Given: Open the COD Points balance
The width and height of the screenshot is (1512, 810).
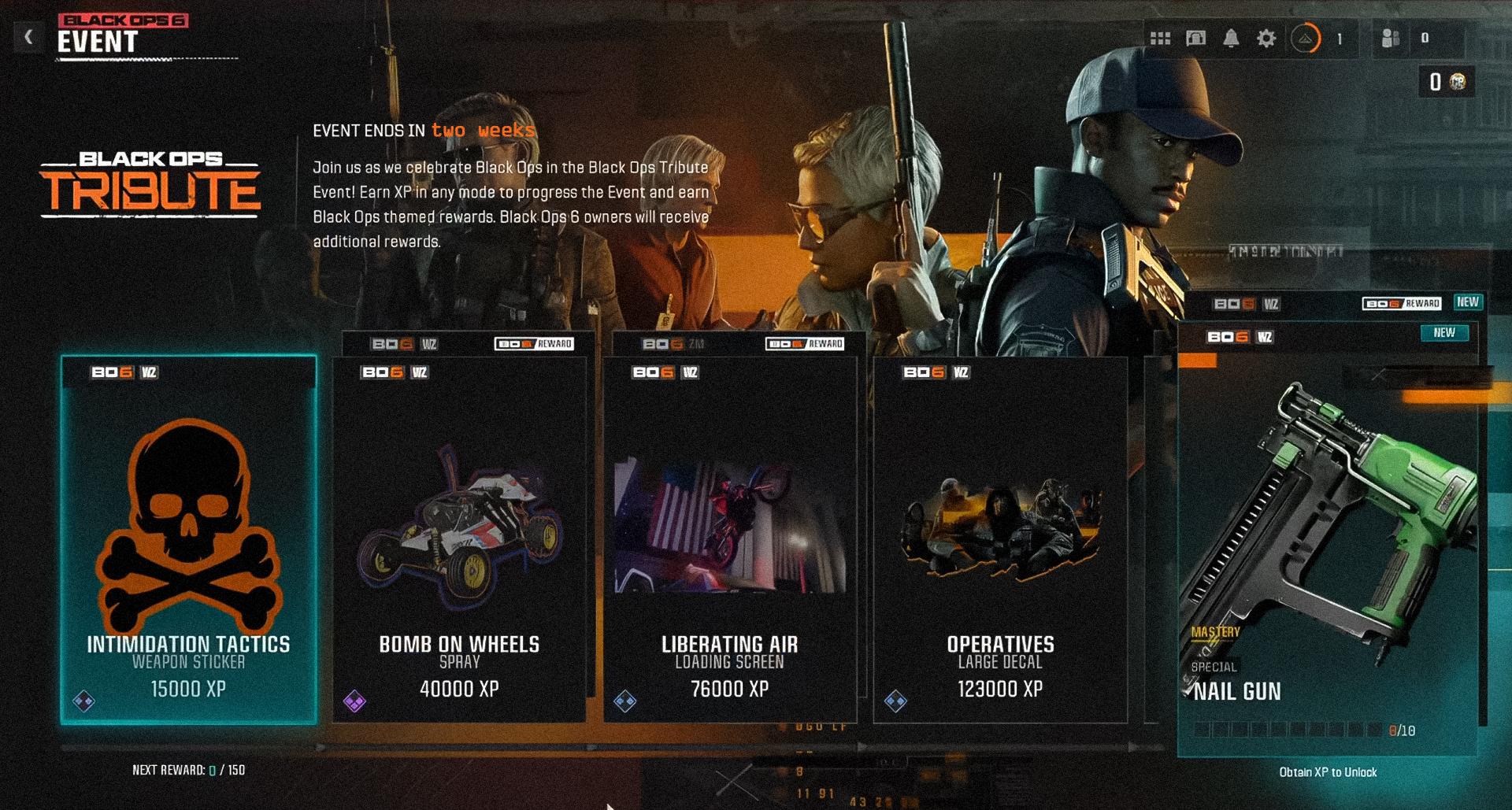Looking at the screenshot, I should (x=1447, y=82).
